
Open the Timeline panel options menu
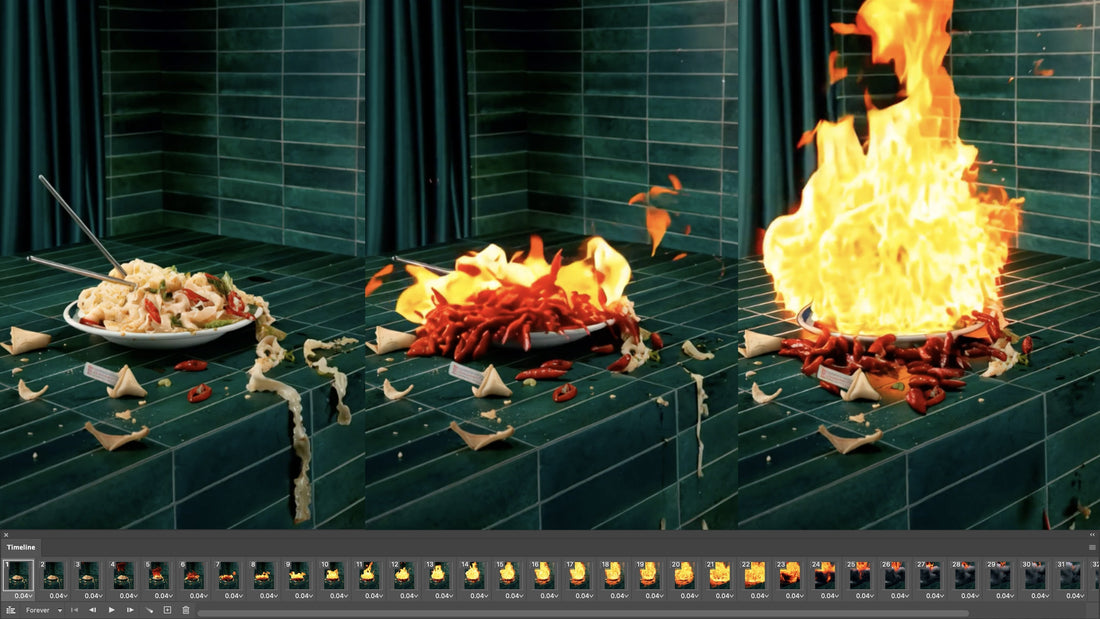1092,547
